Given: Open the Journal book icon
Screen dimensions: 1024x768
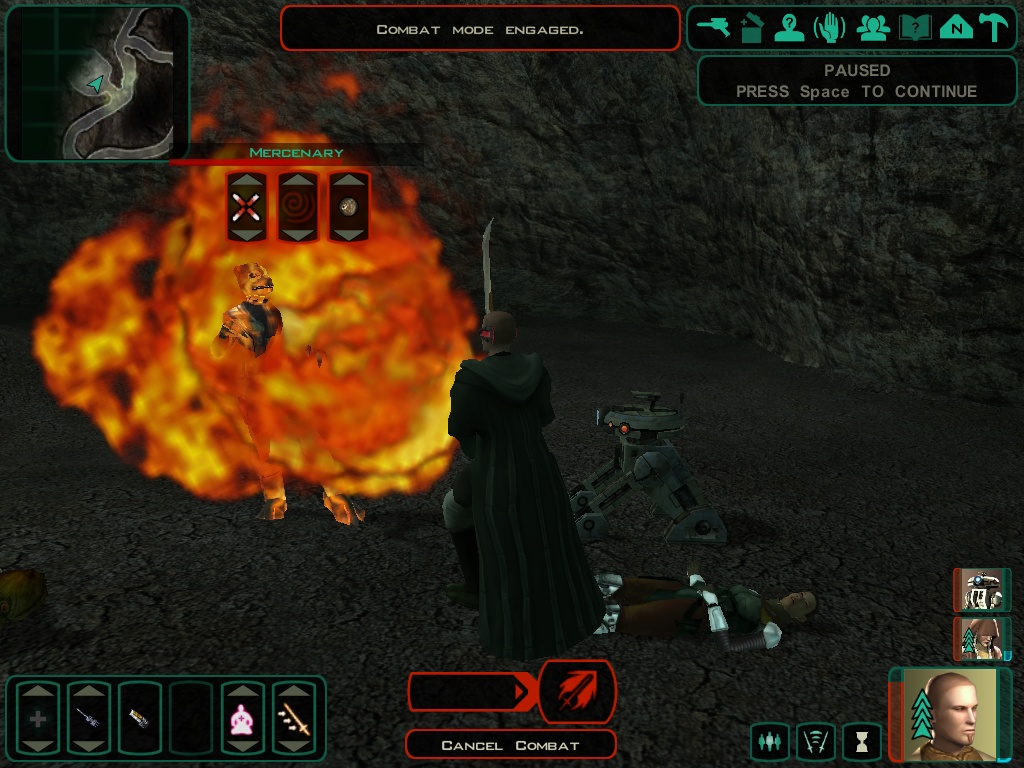Looking at the screenshot, I should click(x=915, y=27).
